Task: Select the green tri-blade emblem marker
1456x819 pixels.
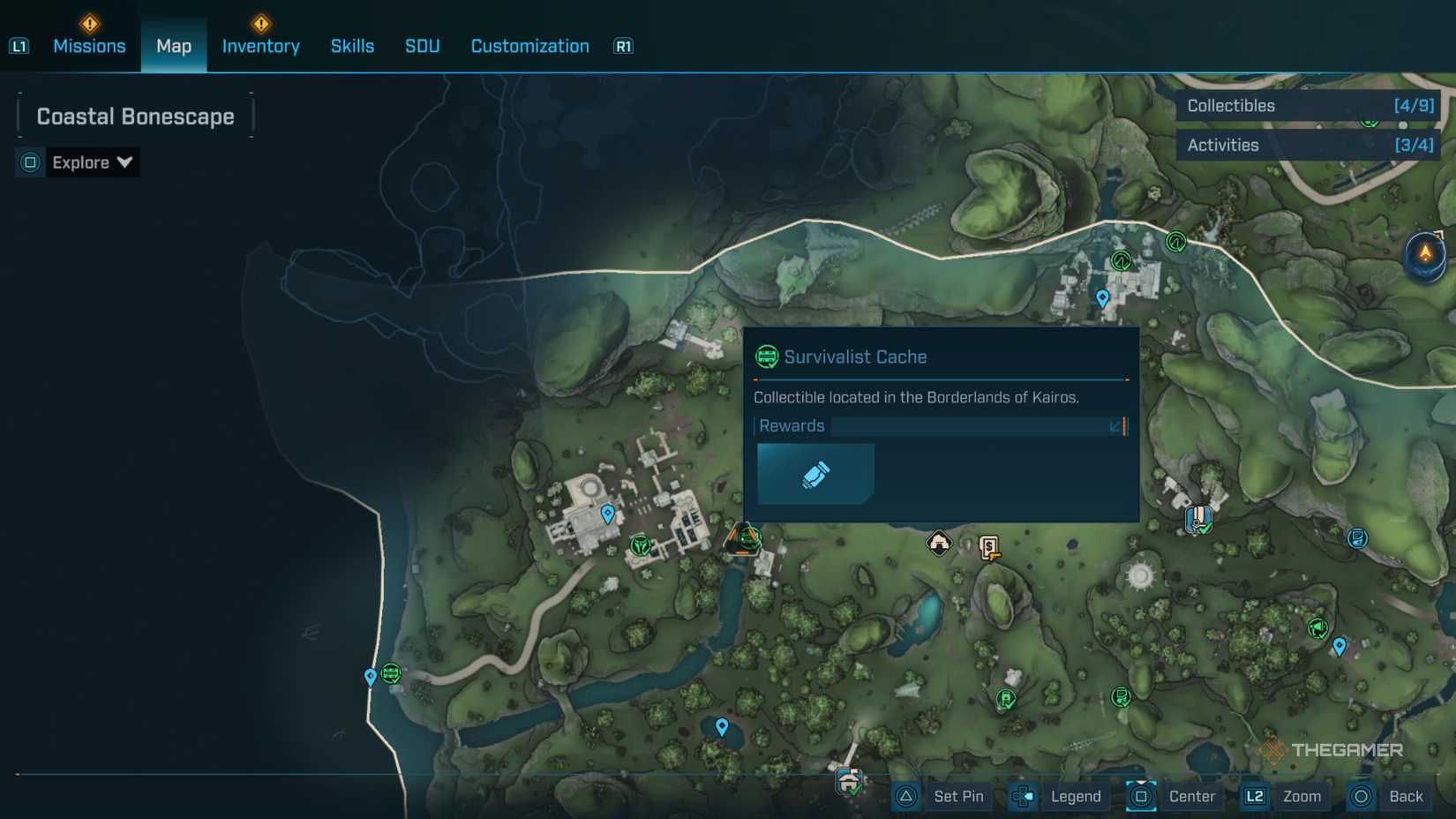Action: point(641,545)
